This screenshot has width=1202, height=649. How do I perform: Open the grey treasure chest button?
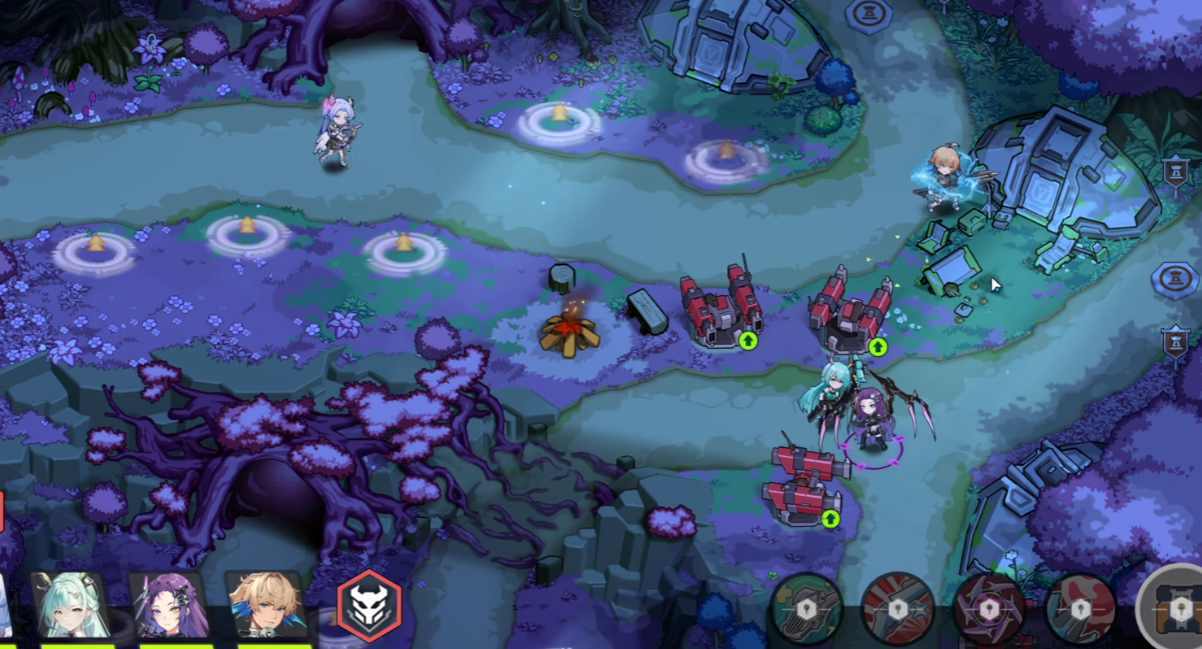point(1177,607)
